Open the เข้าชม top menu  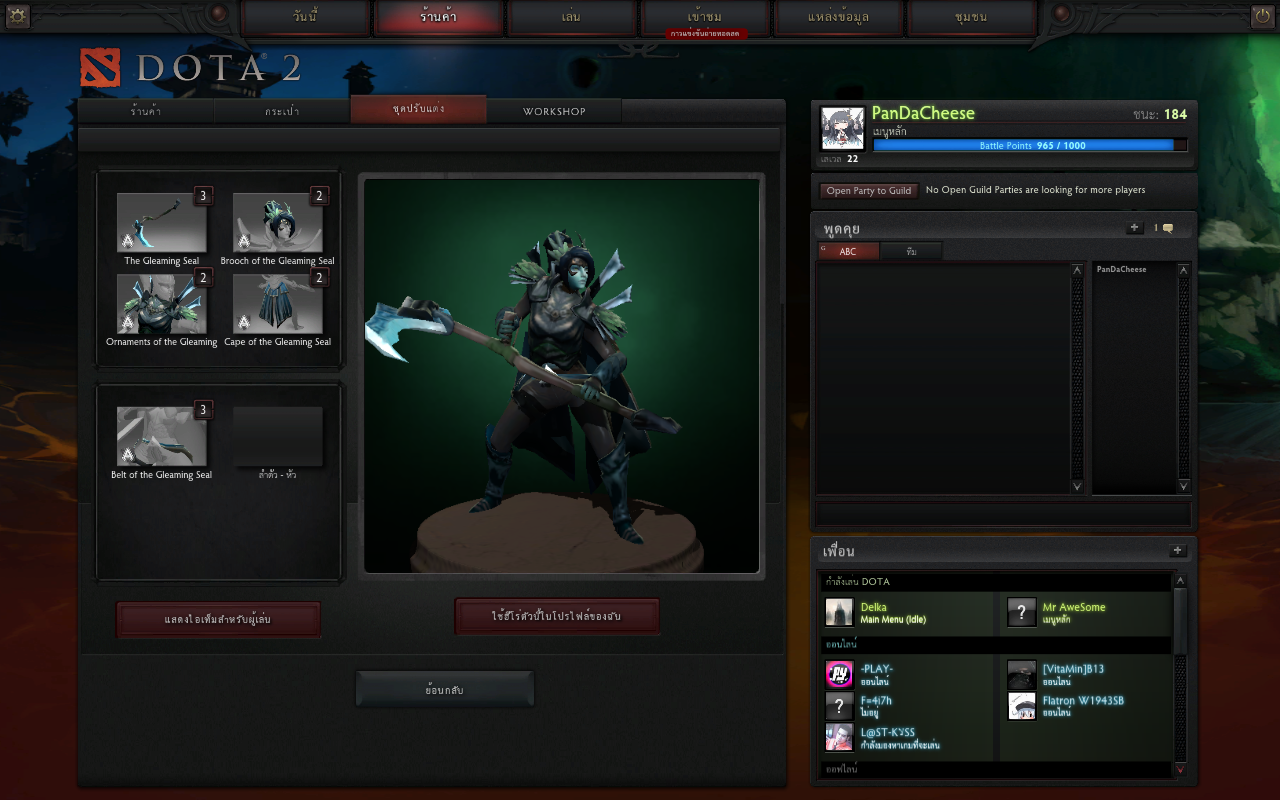pos(705,18)
